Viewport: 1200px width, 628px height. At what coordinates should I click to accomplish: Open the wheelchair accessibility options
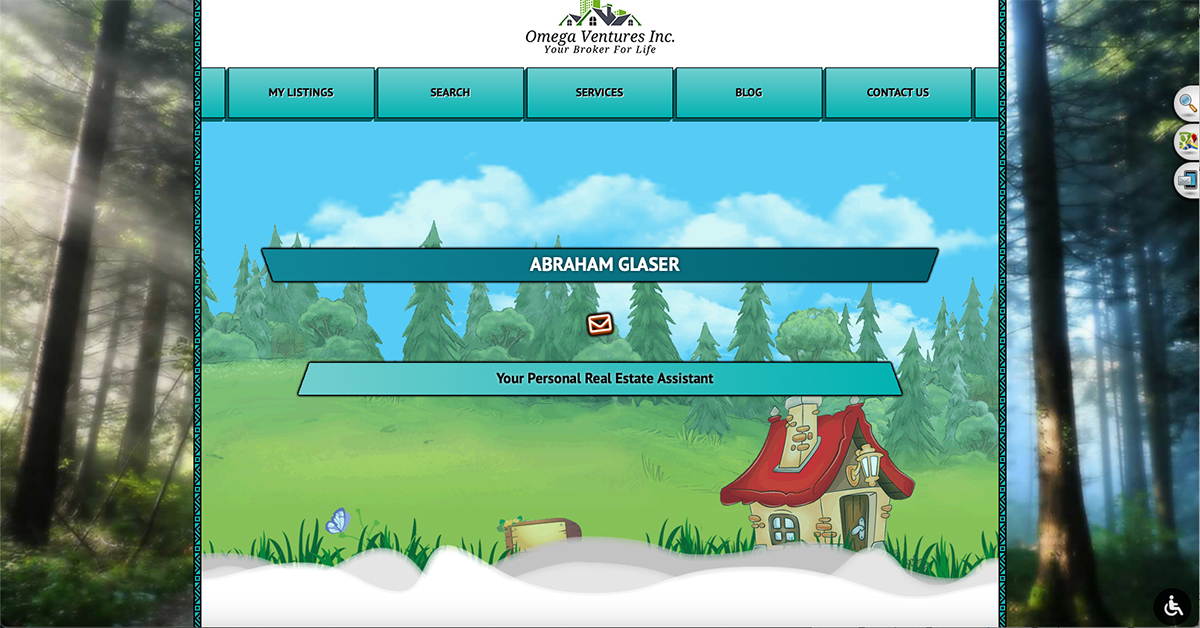coord(1172,606)
